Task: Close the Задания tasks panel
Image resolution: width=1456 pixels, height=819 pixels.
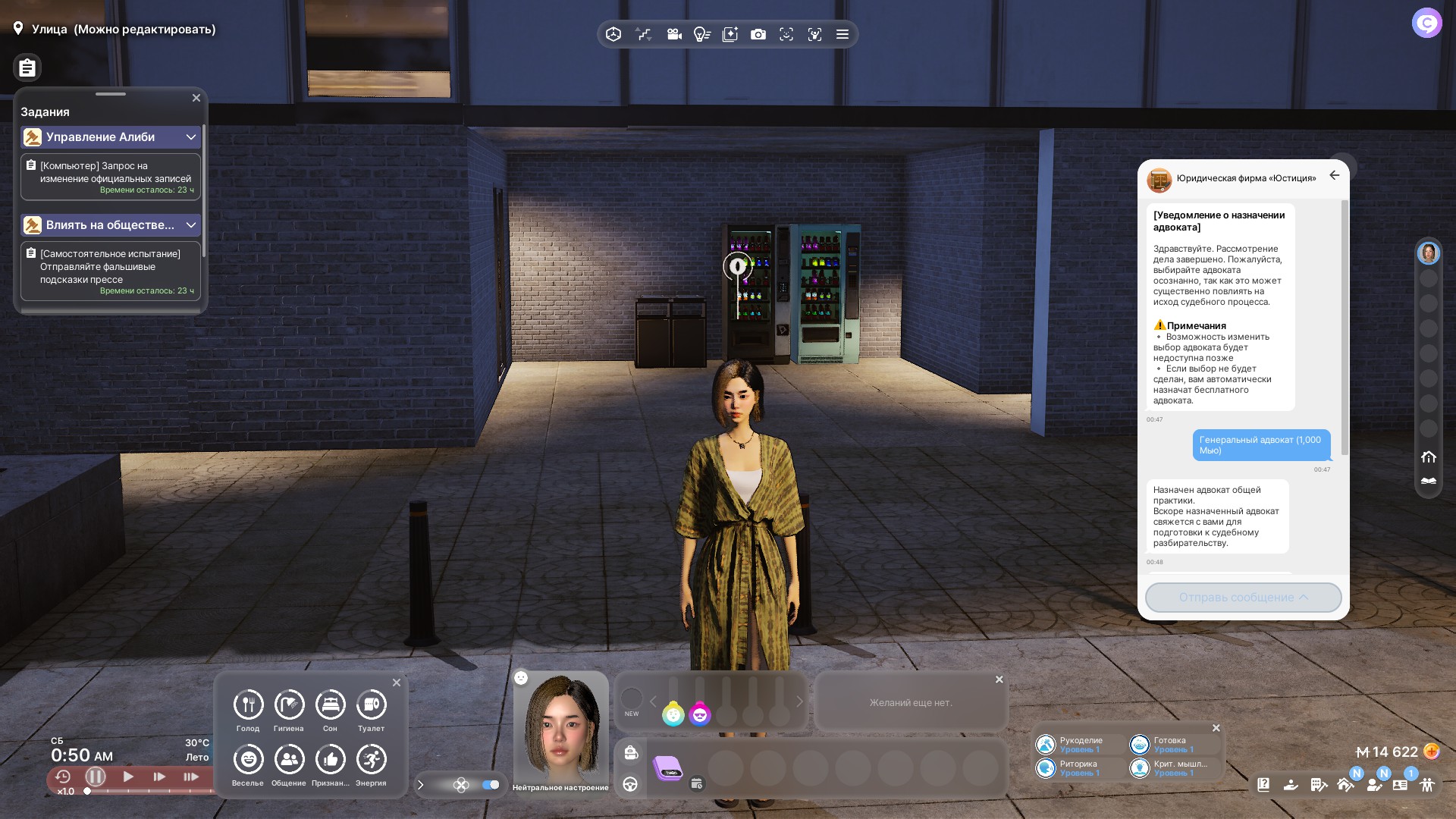Action: click(196, 98)
